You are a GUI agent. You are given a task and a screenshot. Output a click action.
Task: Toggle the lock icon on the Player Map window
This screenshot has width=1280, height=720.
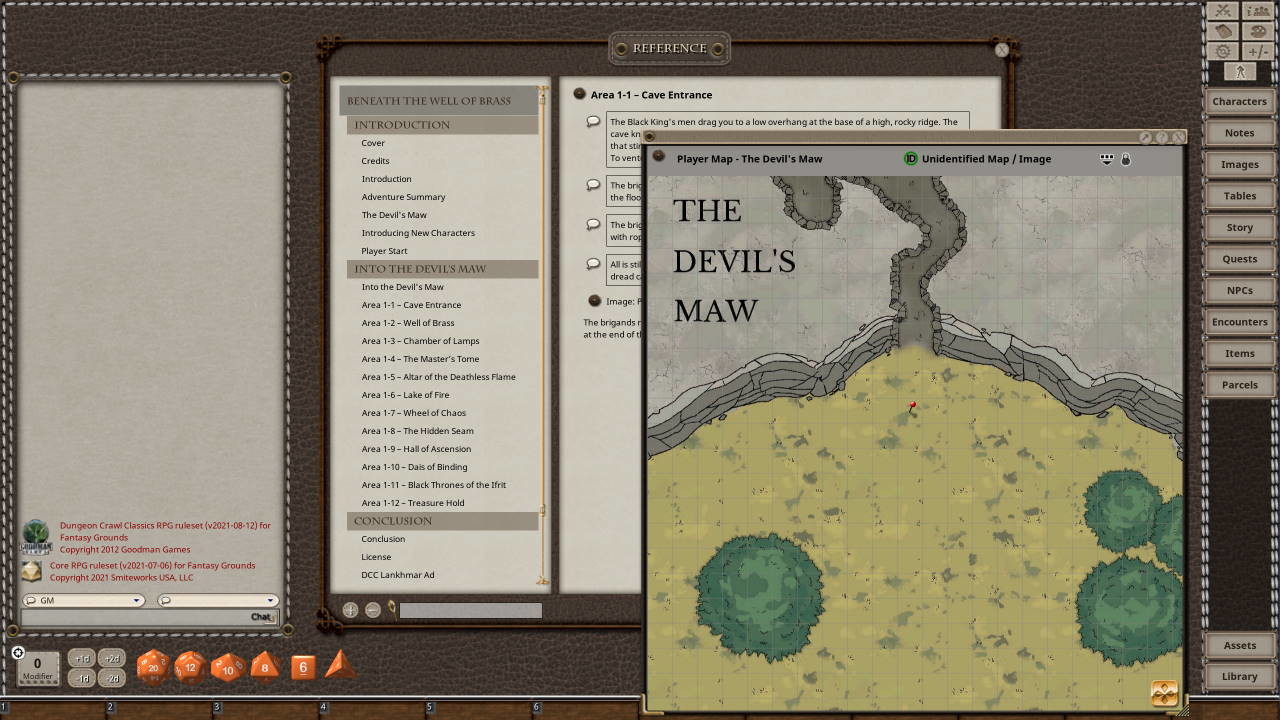pyautogui.click(x=1125, y=159)
